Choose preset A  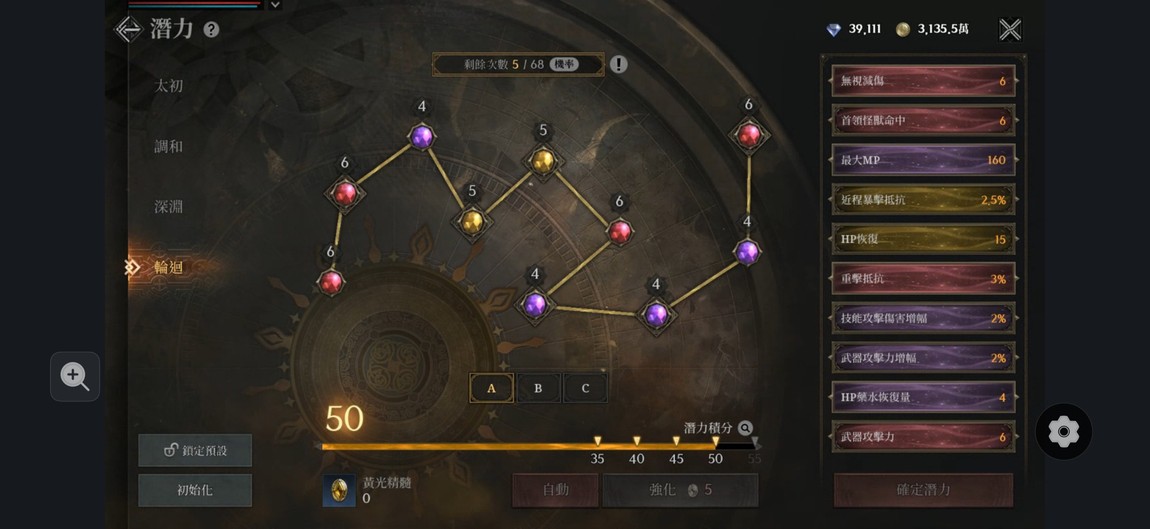coord(491,388)
